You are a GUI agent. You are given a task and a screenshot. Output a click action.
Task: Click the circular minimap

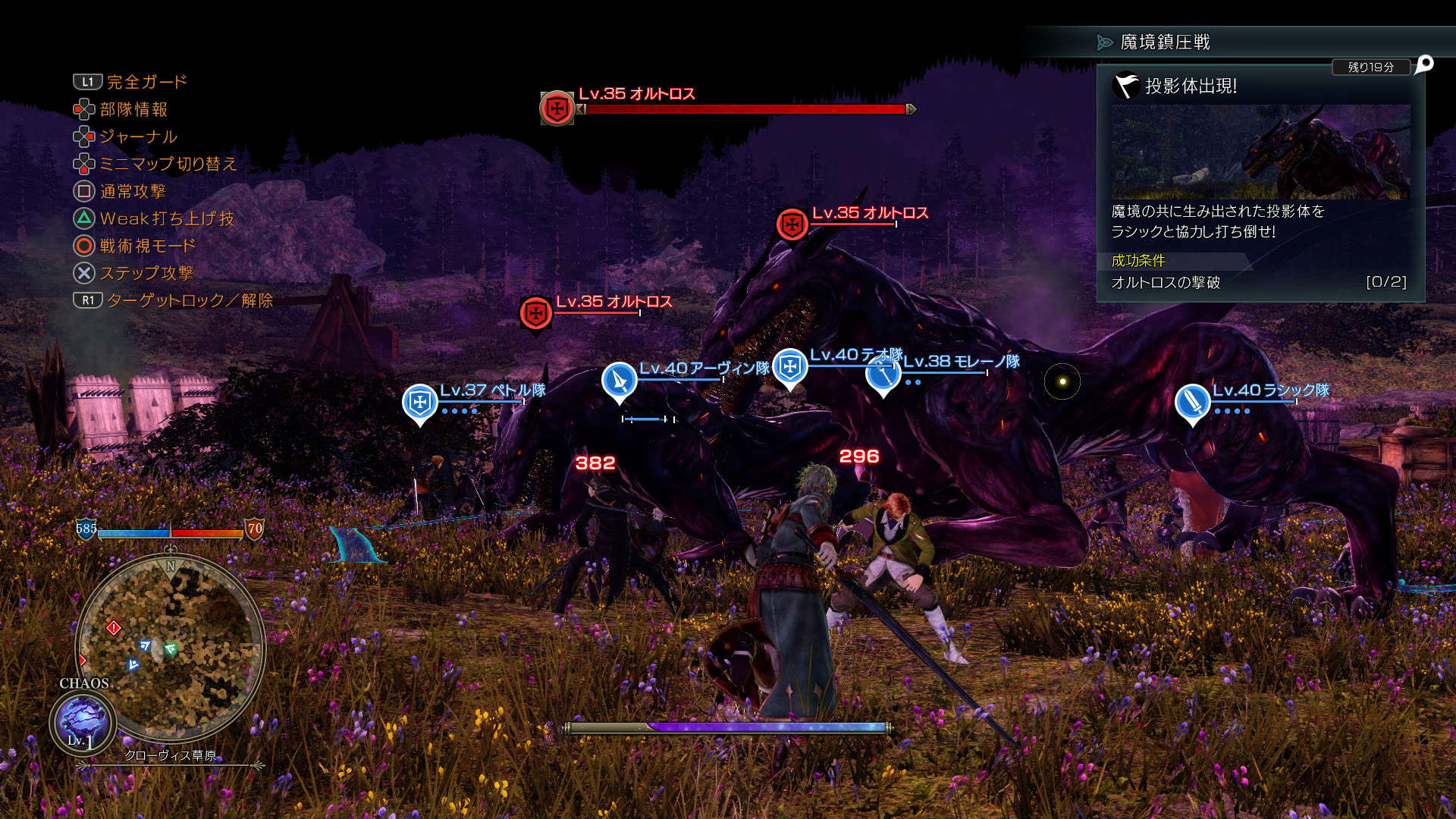[x=171, y=649]
